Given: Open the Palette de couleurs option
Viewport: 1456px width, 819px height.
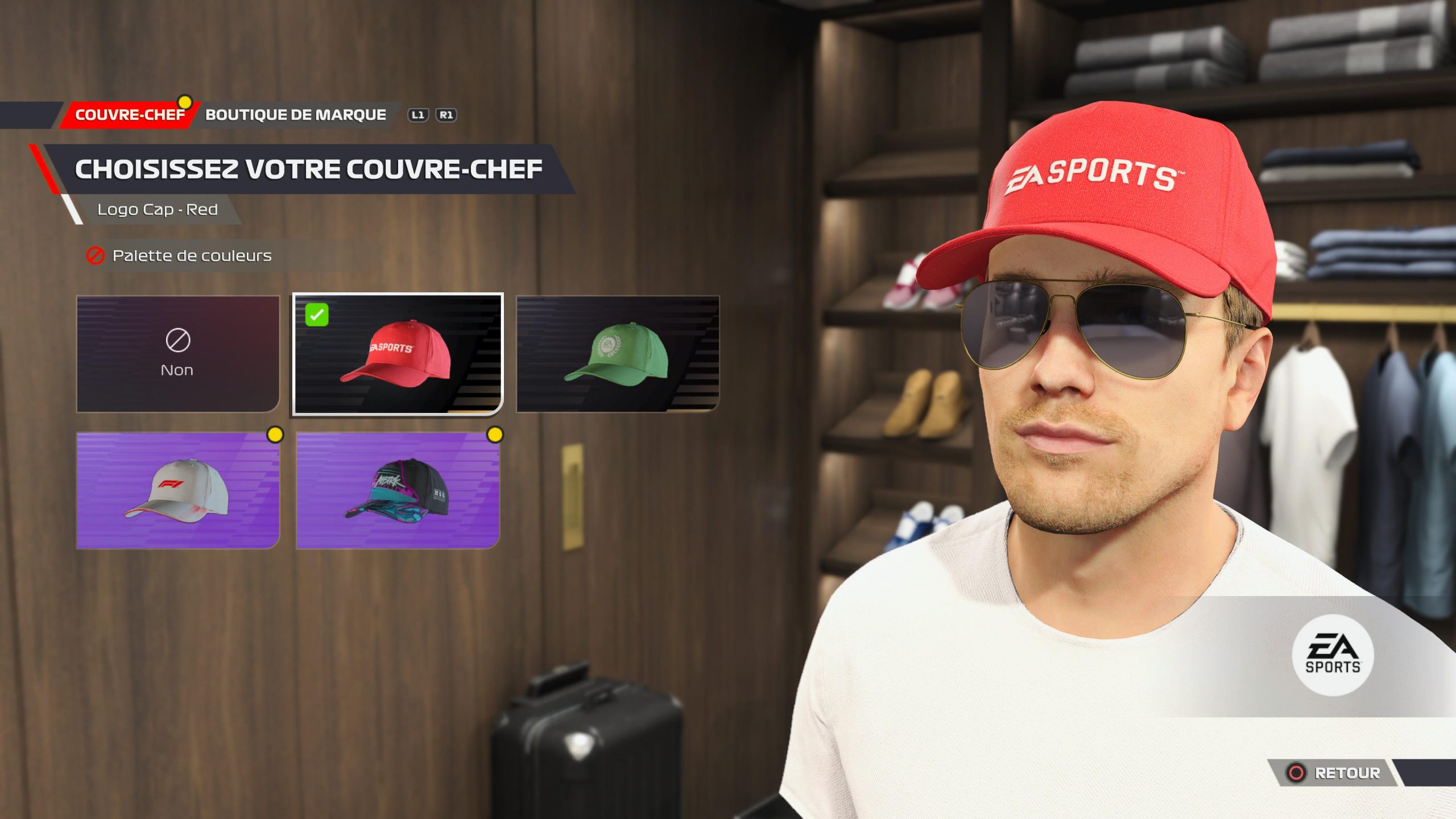Looking at the screenshot, I should pyautogui.click(x=191, y=256).
